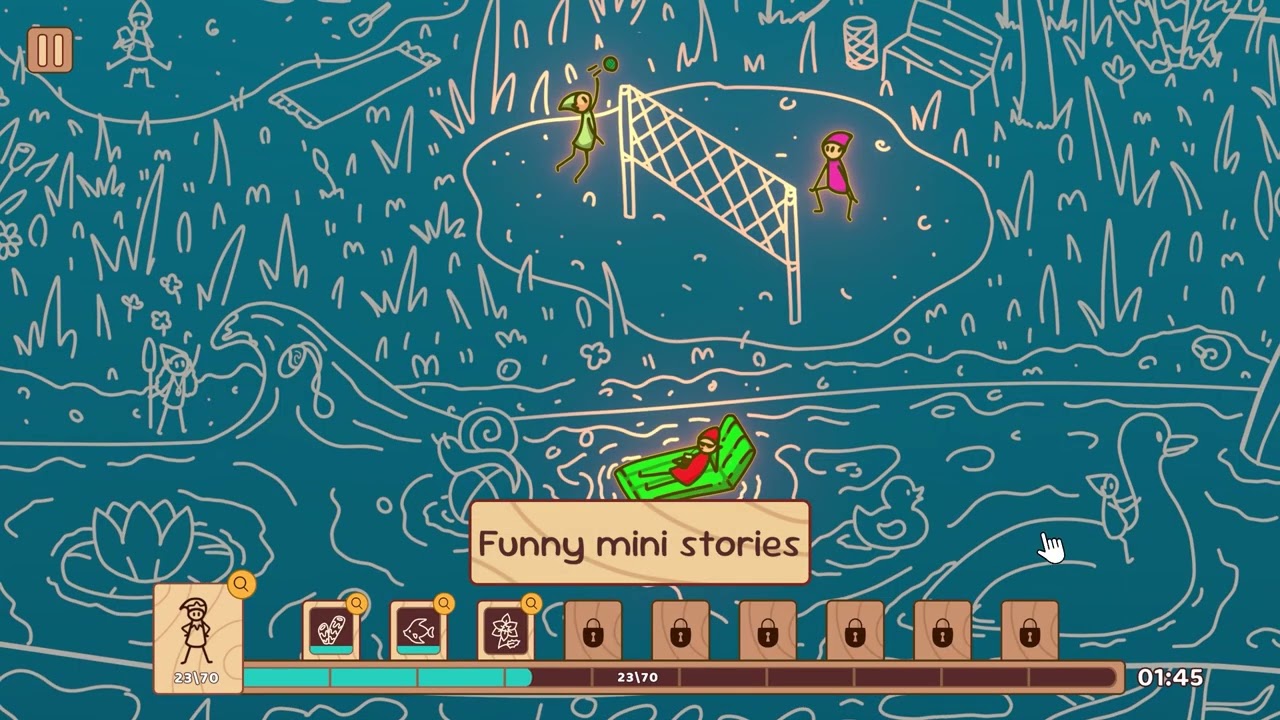Click the magnifier on the character portrait
This screenshot has height=720, width=1280.
coord(240,586)
